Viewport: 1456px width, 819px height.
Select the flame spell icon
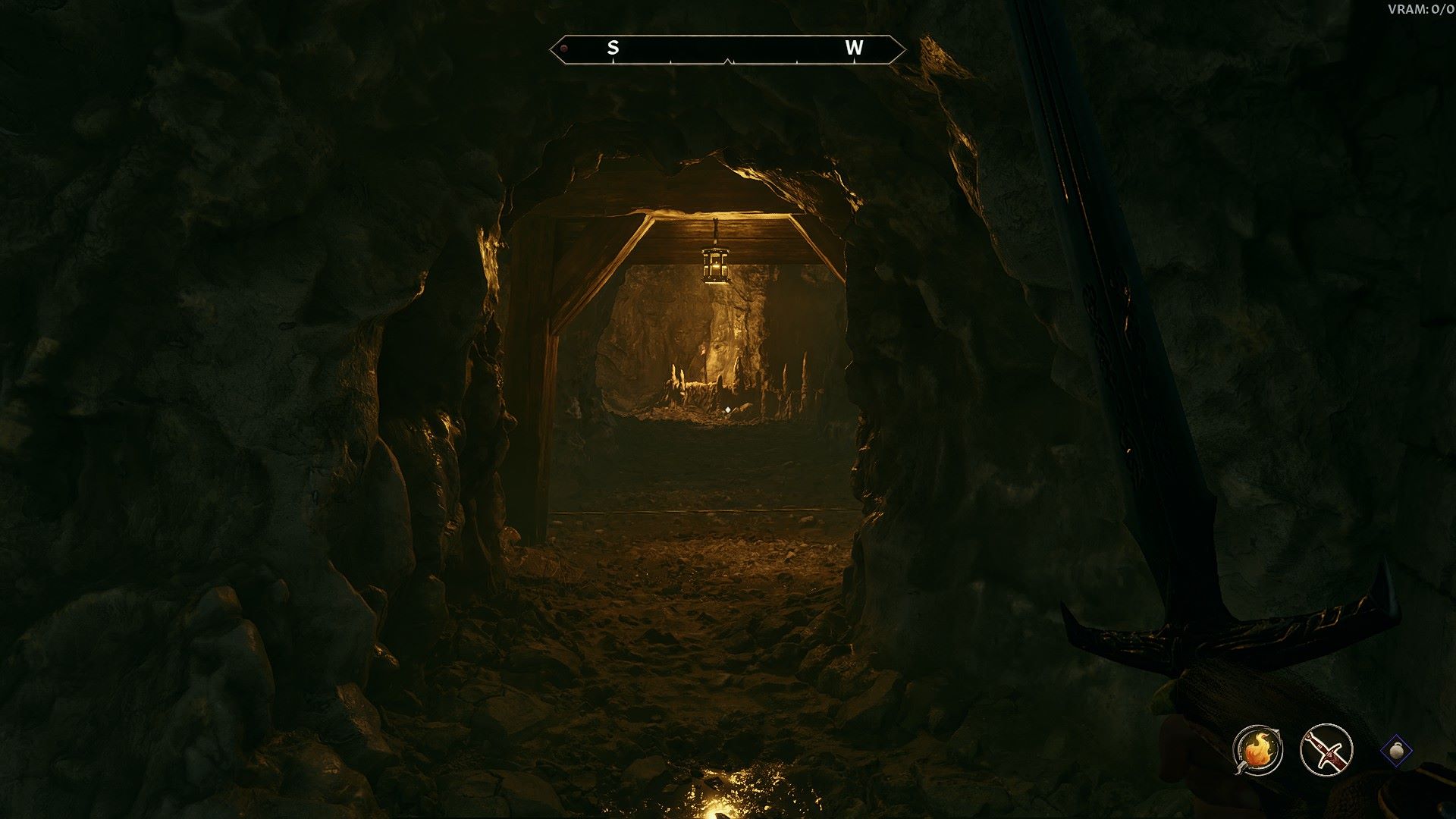click(x=1257, y=750)
